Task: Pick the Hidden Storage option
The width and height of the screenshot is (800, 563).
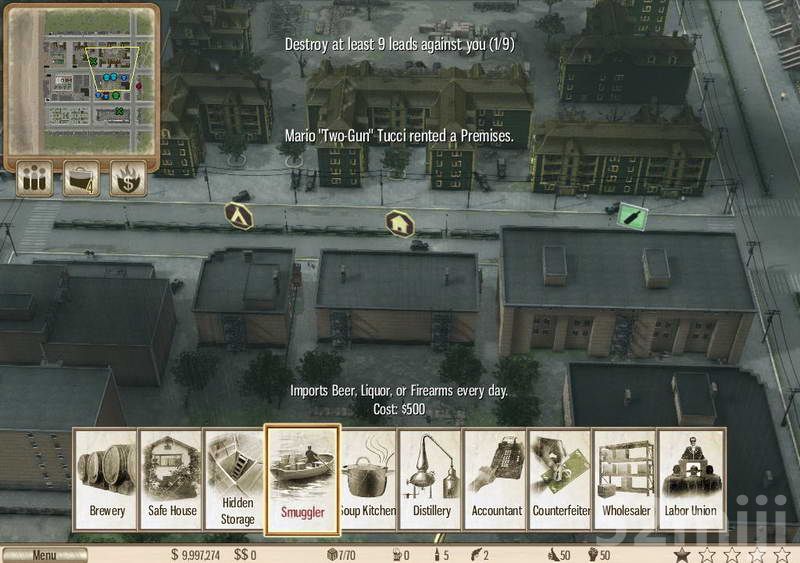Action: [x=236, y=480]
